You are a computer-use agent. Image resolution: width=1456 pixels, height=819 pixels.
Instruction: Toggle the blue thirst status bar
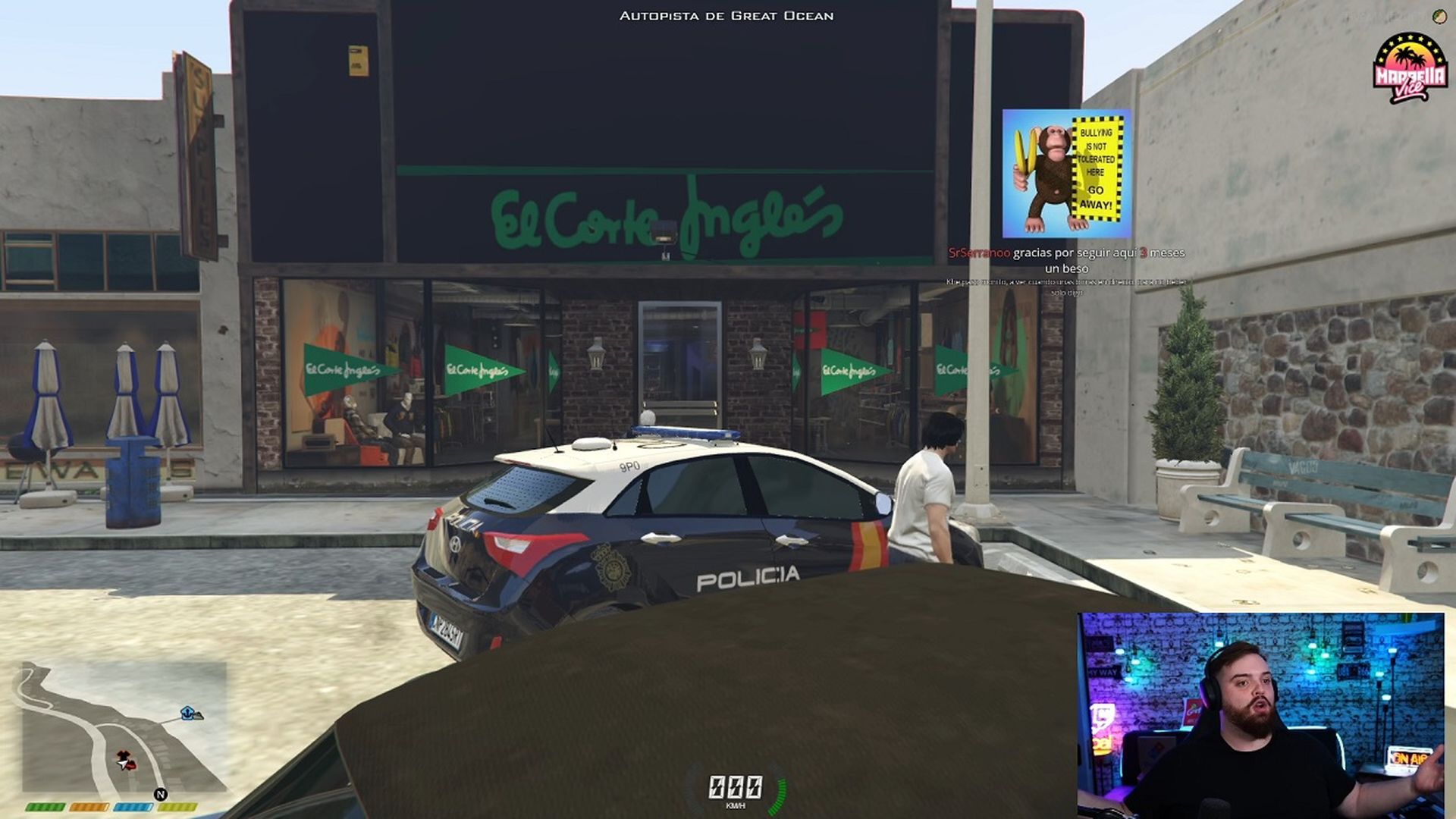(x=133, y=807)
